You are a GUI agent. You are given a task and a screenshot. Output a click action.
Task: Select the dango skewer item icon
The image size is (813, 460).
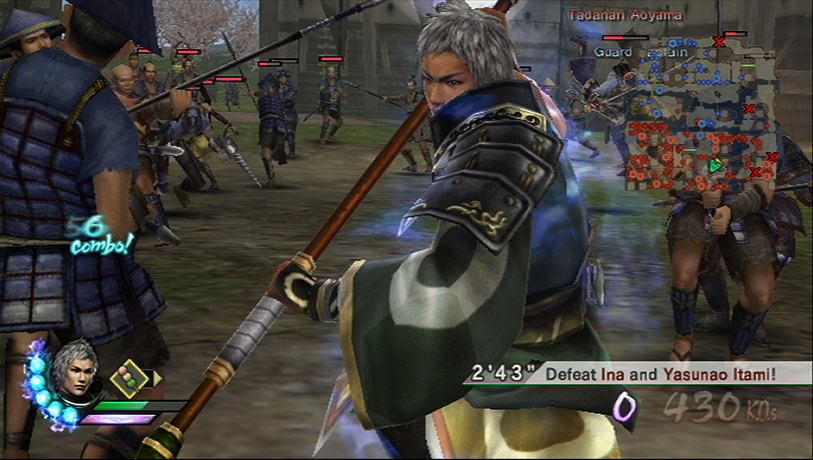point(127,379)
